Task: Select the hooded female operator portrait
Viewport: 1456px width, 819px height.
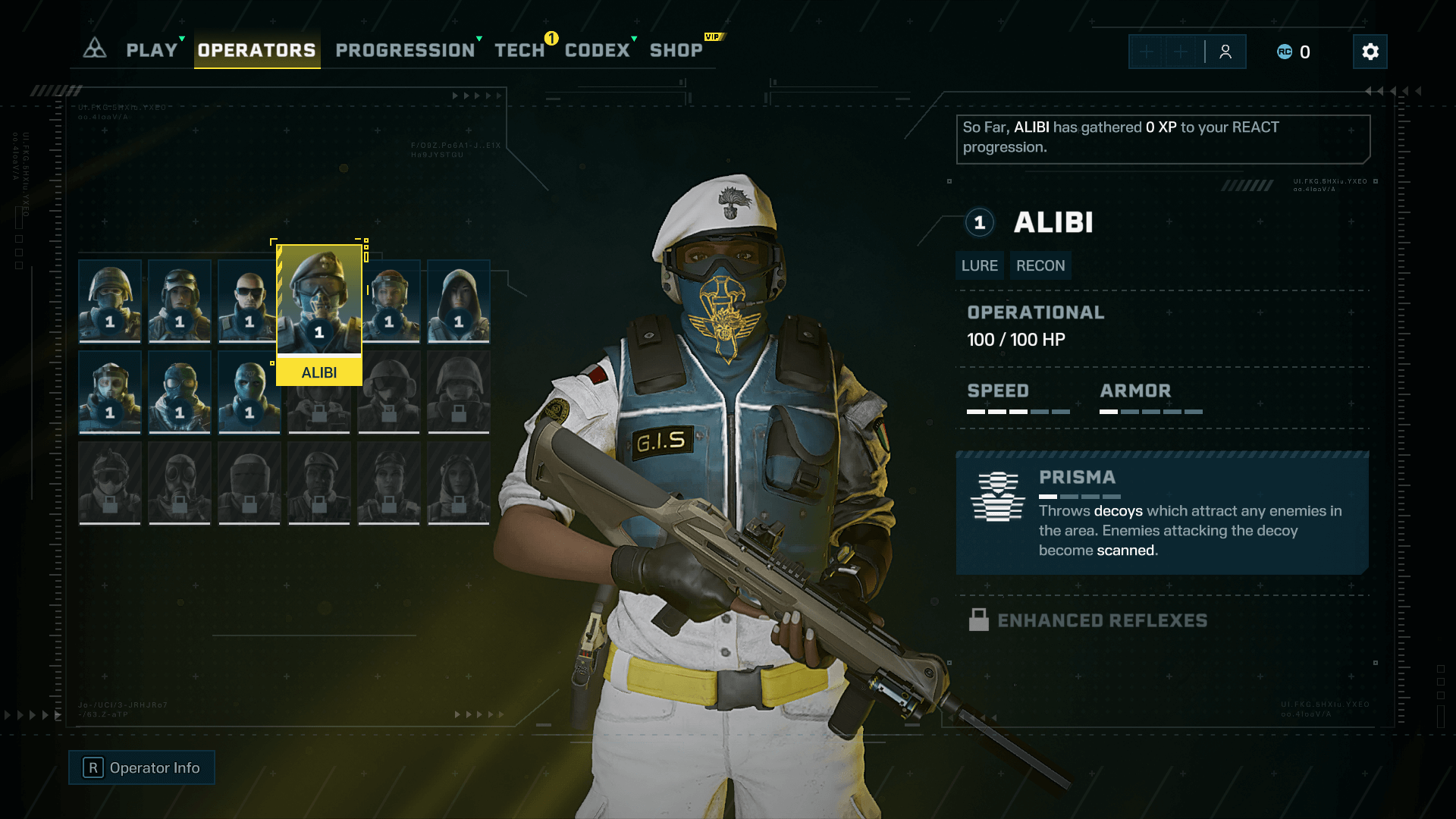Action: [459, 301]
